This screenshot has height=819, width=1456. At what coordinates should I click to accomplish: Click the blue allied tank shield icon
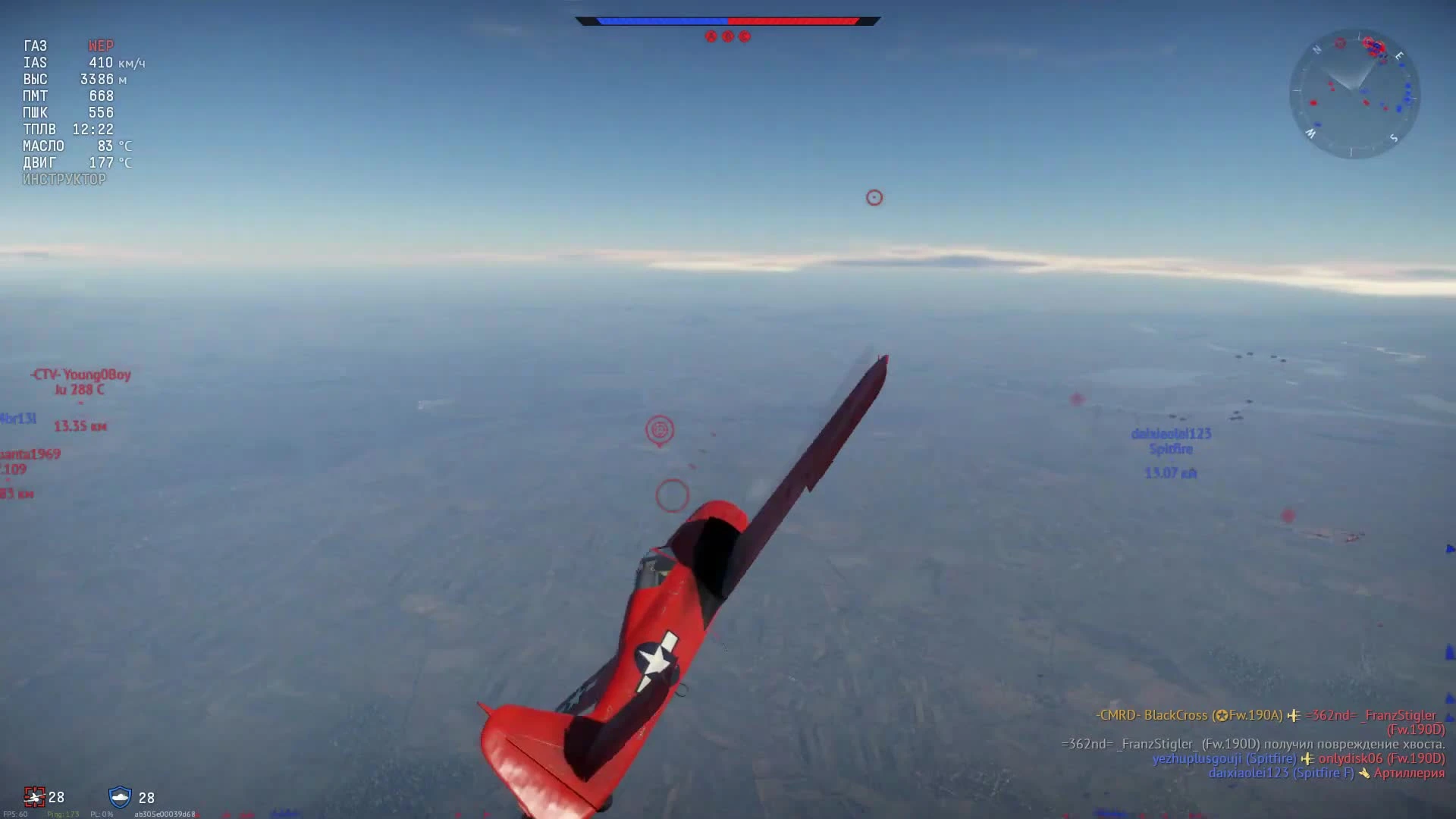121,798
